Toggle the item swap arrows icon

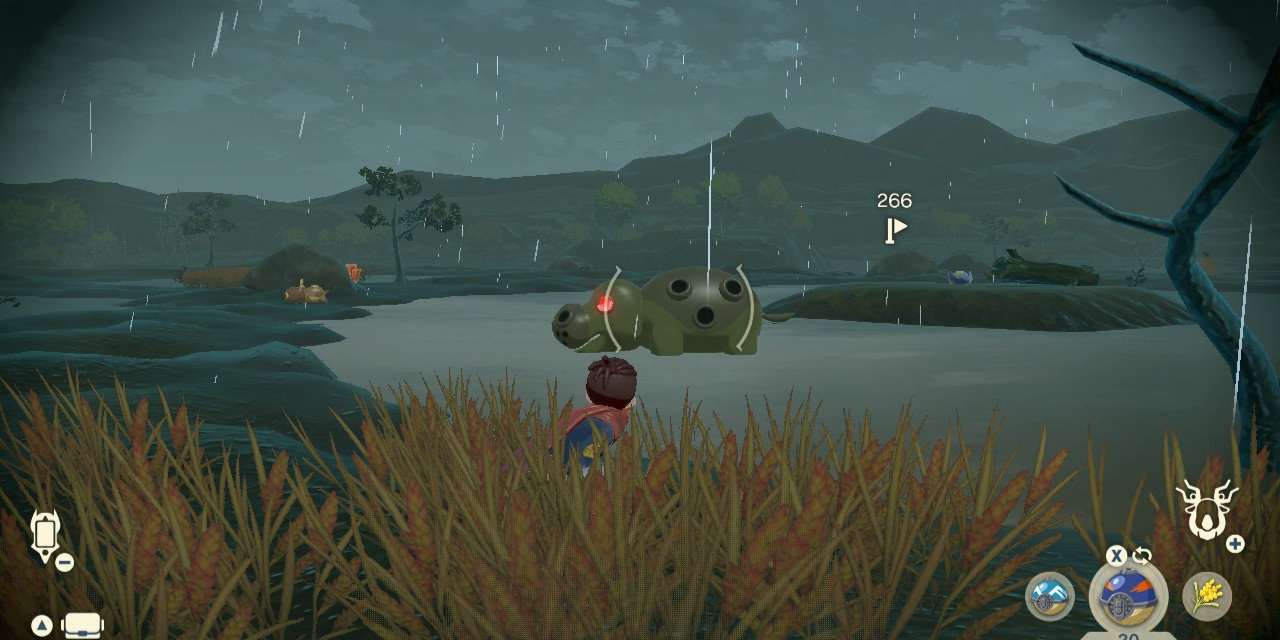(x=1142, y=556)
